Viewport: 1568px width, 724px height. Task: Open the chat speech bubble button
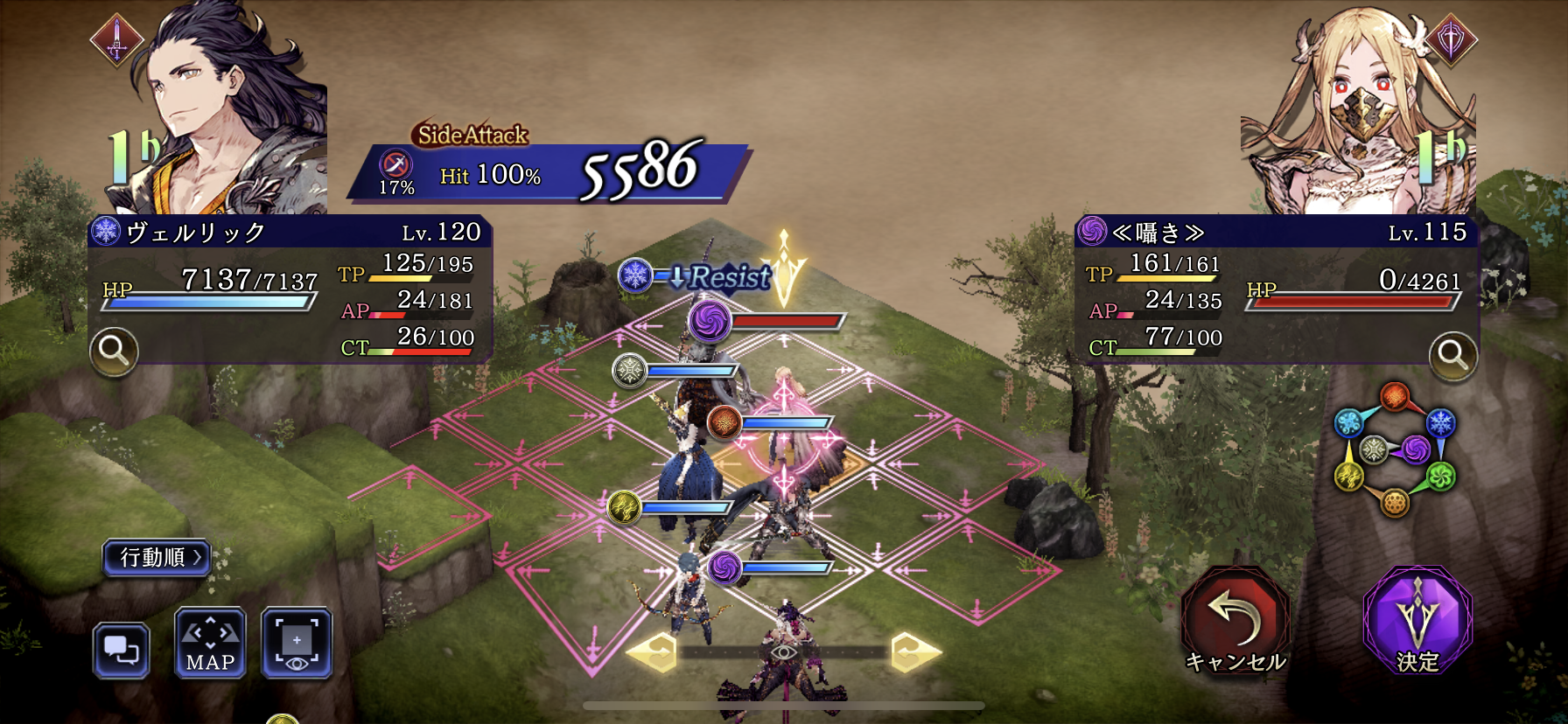(x=121, y=651)
